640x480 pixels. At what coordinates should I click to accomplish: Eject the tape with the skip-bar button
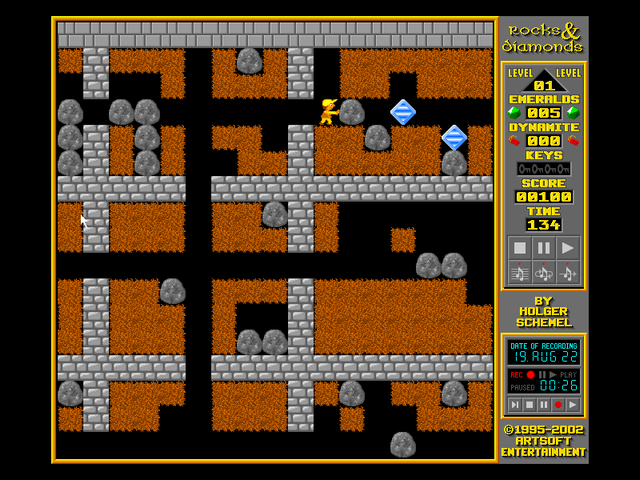click(x=514, y=404)
